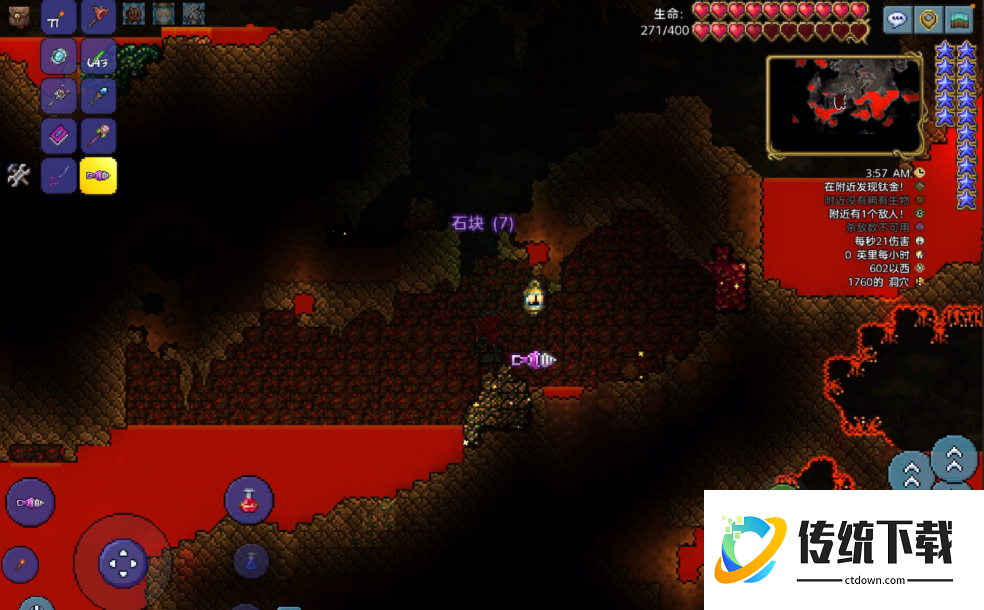Tap the drill quick-use round button
The width and height of the screenshot is (984, 610).
pos(30,502)
